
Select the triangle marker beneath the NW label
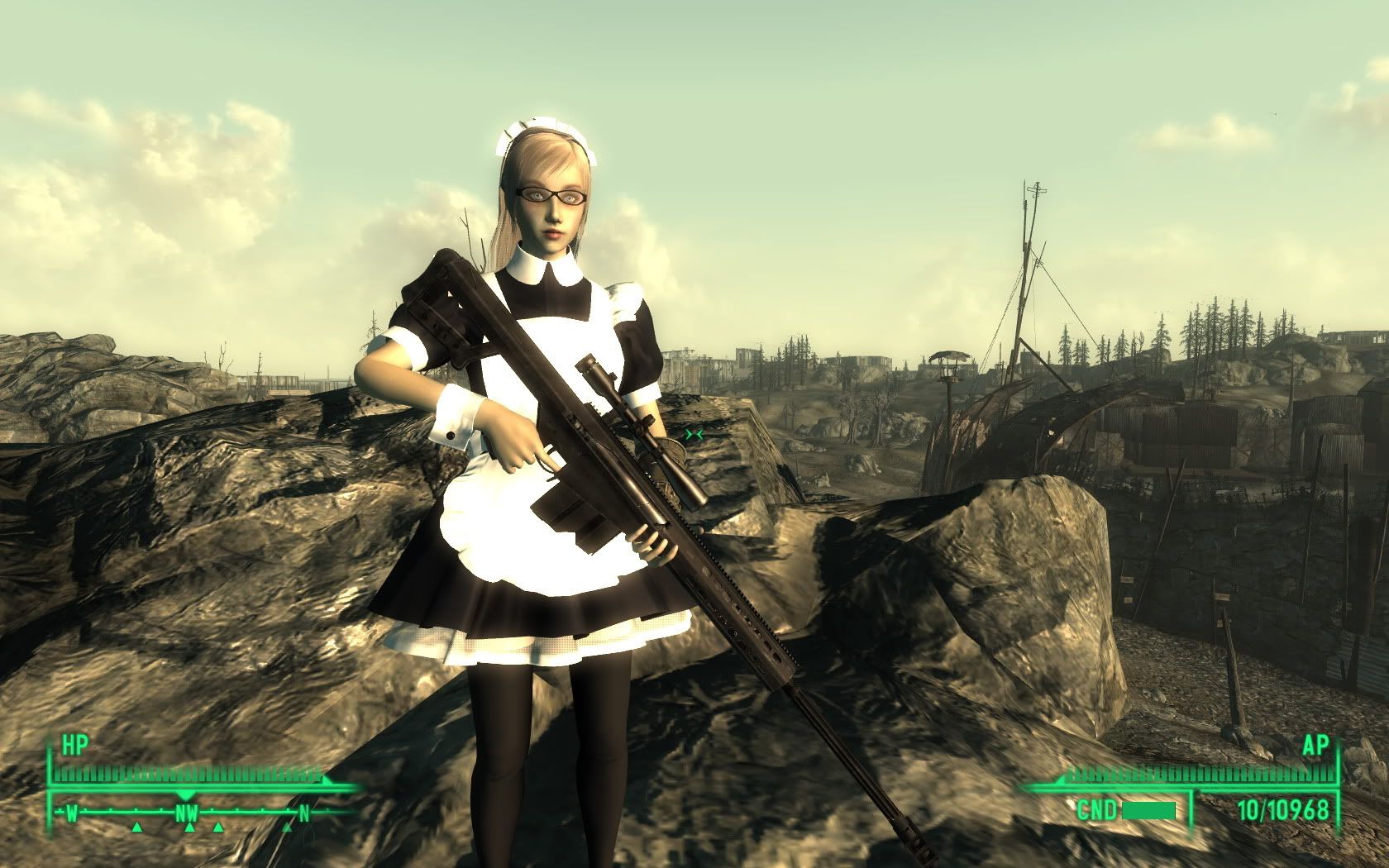(x=190, y=827)
